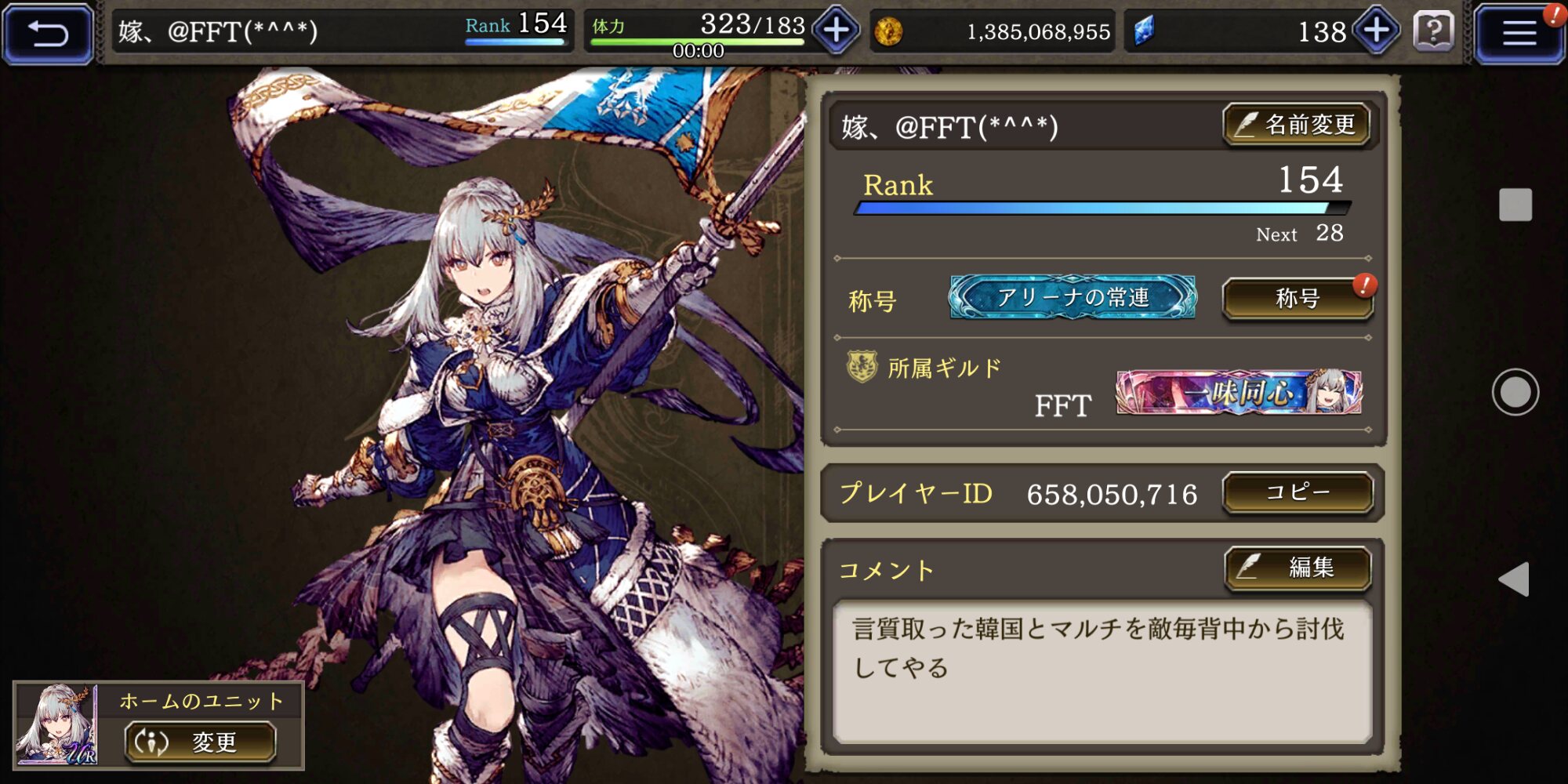Tap the Android square recent-apps button
Screen dimensions: 1568x784
[1515, 205]
